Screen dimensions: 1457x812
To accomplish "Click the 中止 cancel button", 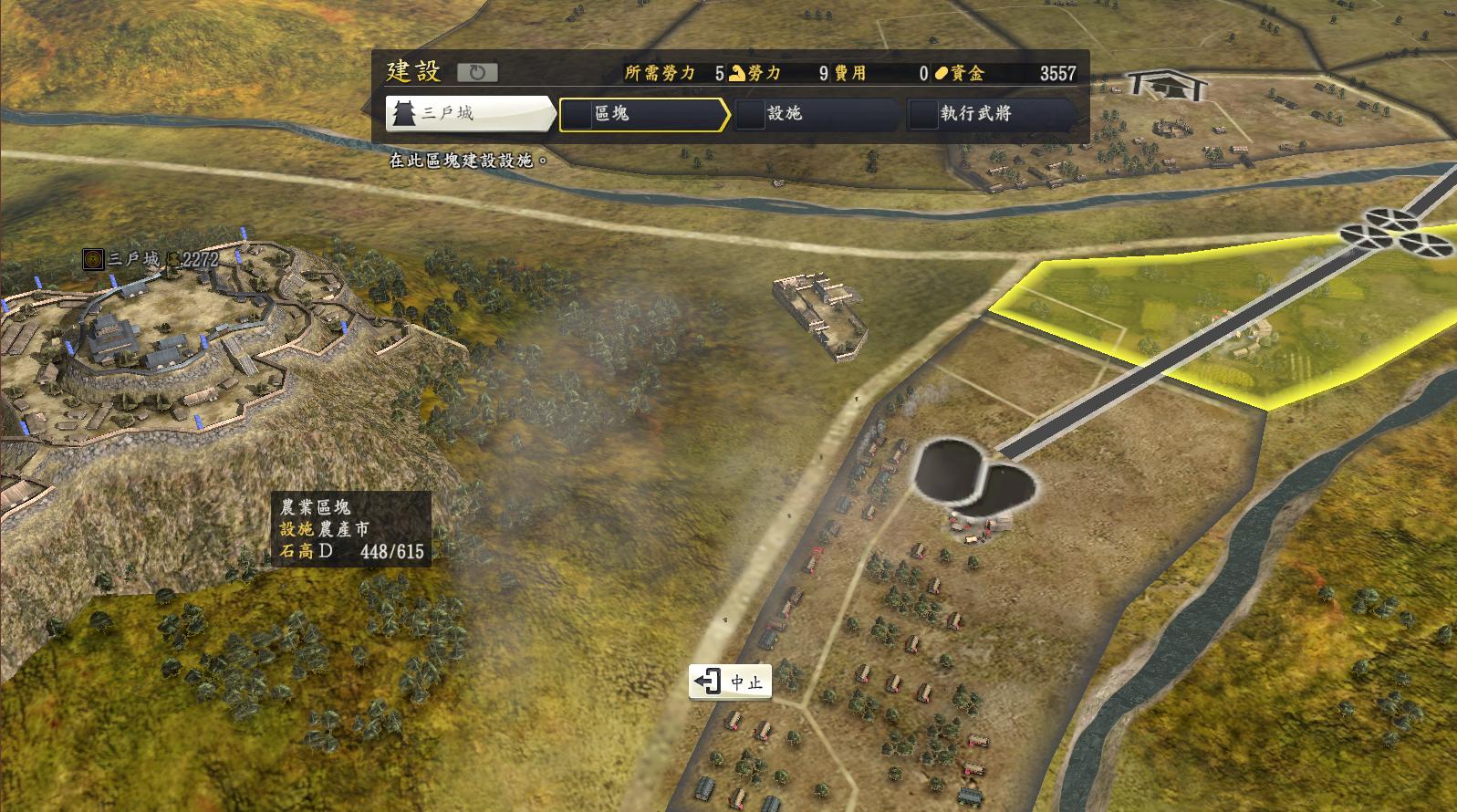I will (x=731, y=682).
